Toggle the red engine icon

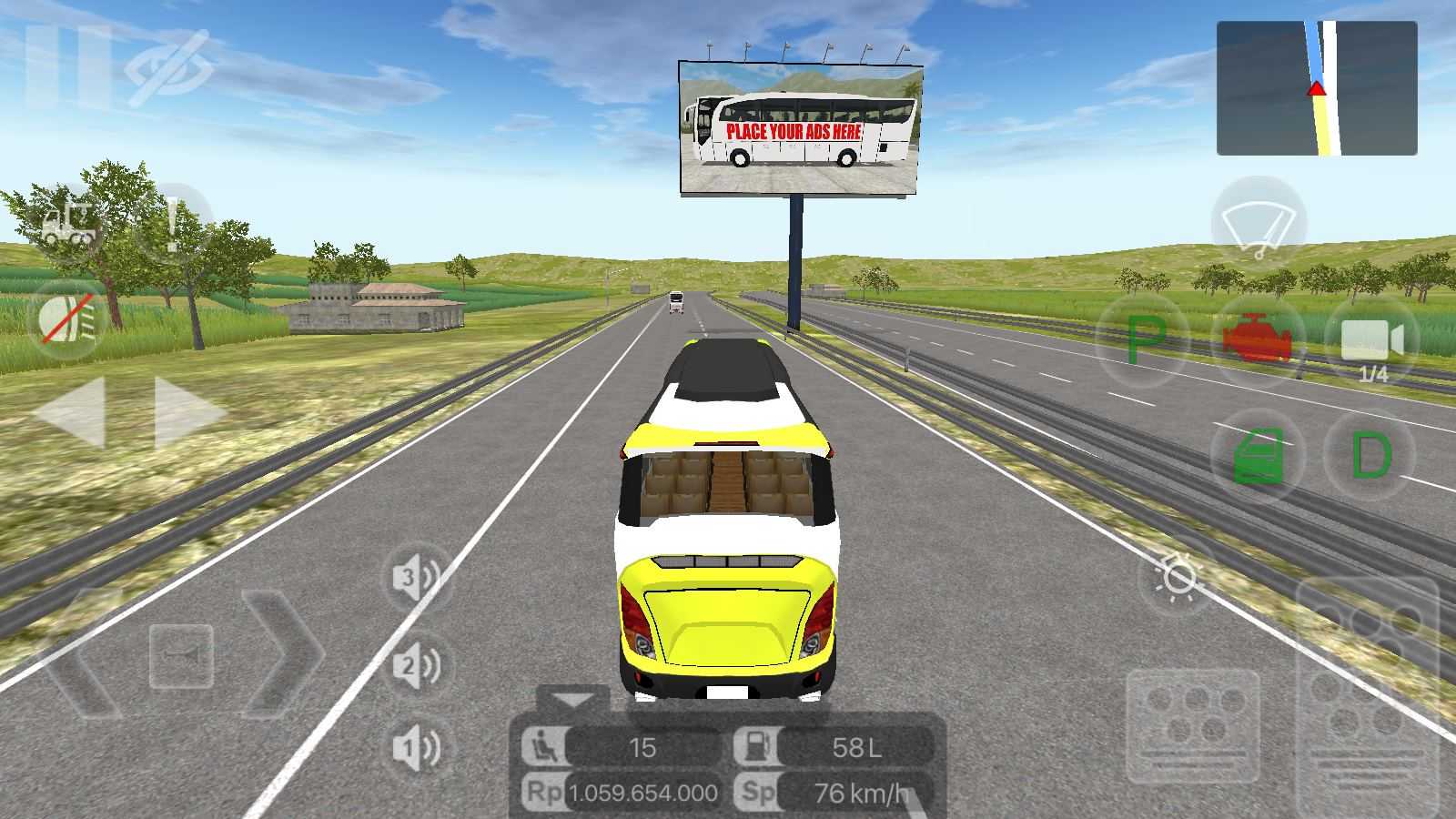pyautogui.click(x=1257, y=340)
